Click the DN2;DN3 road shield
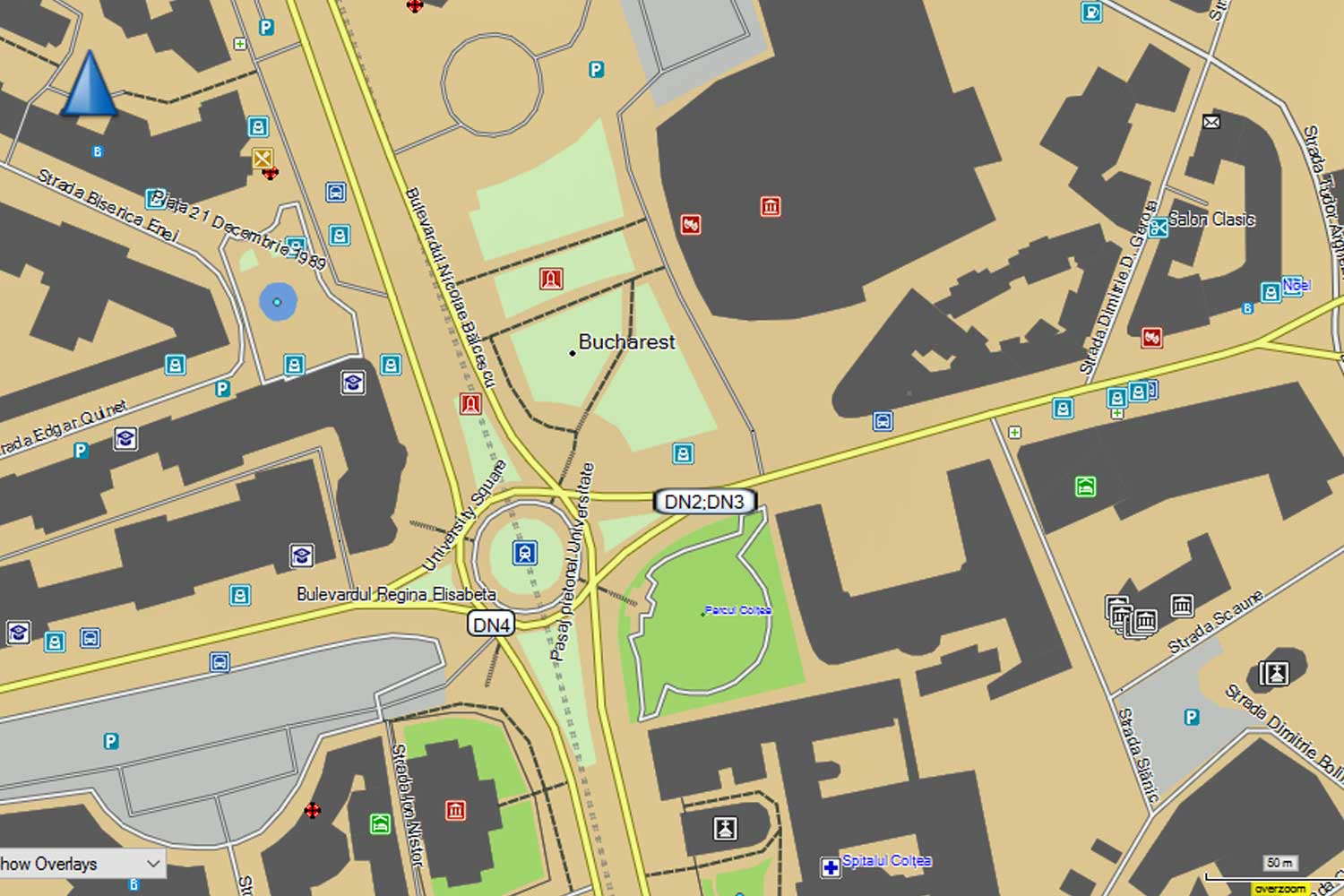 coord(705,502)
